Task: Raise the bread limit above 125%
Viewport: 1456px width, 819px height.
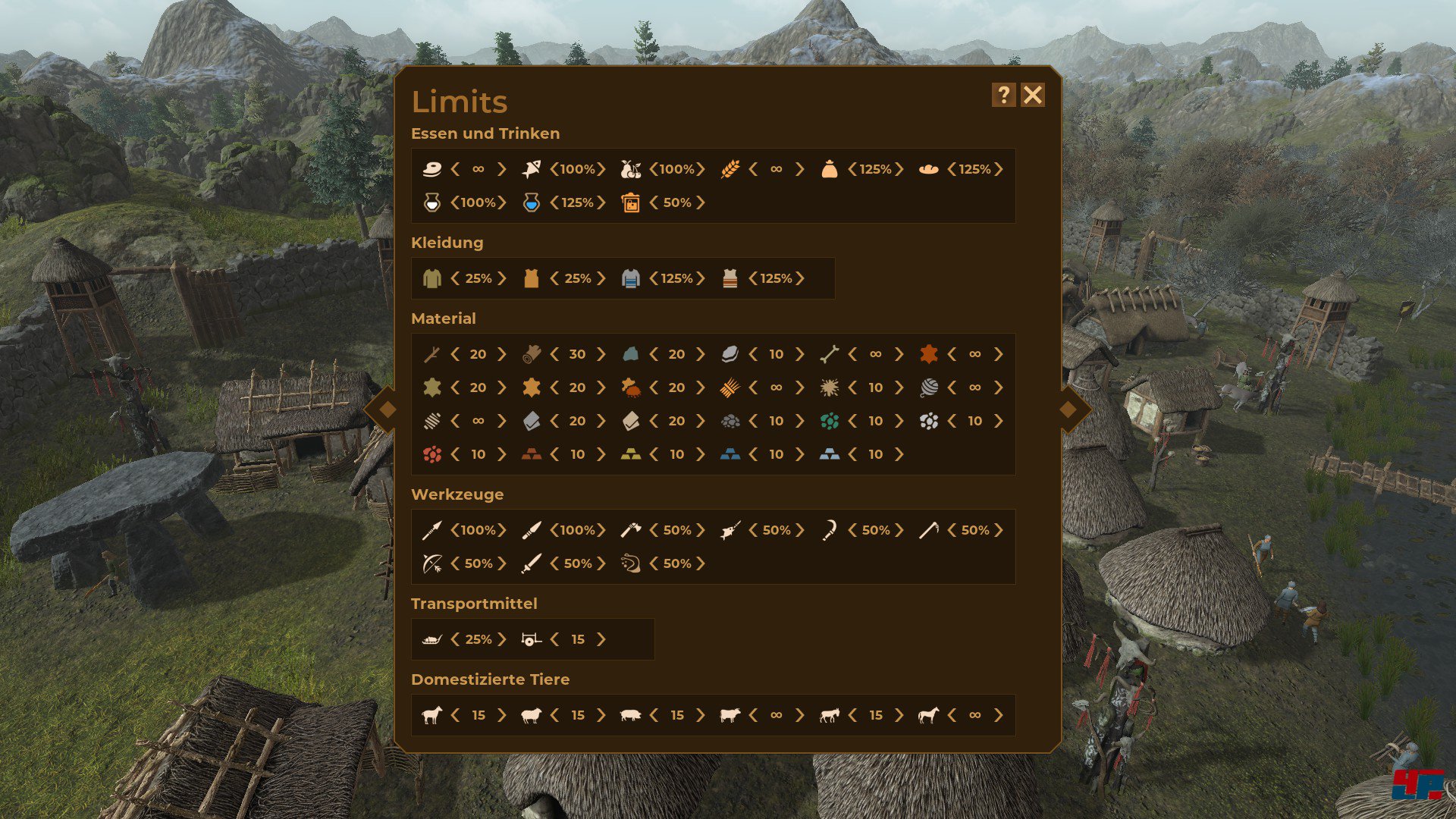Action: [x=999, y=169]
